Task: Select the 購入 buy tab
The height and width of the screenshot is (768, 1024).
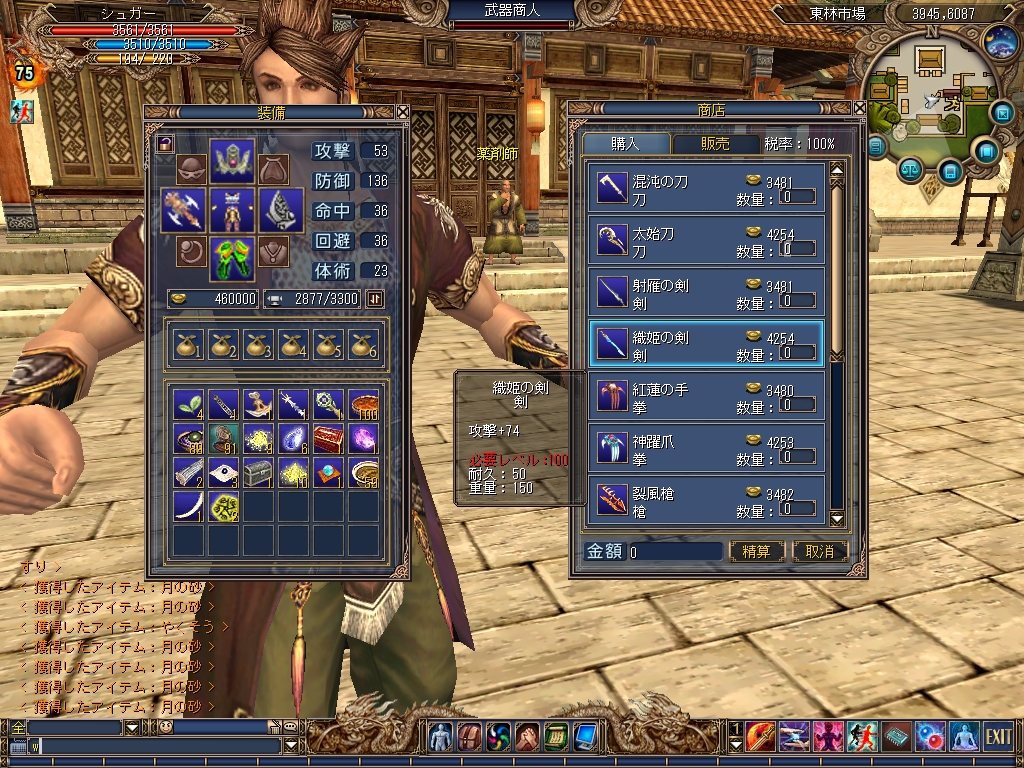Action: (627, 144)
